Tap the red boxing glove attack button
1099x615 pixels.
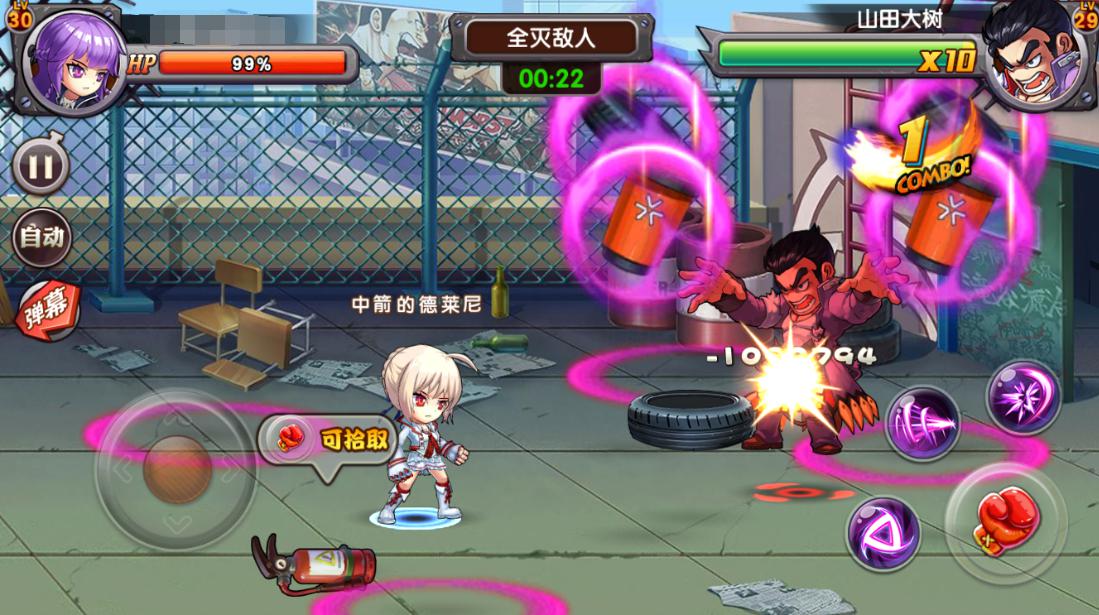[1003, 520]
